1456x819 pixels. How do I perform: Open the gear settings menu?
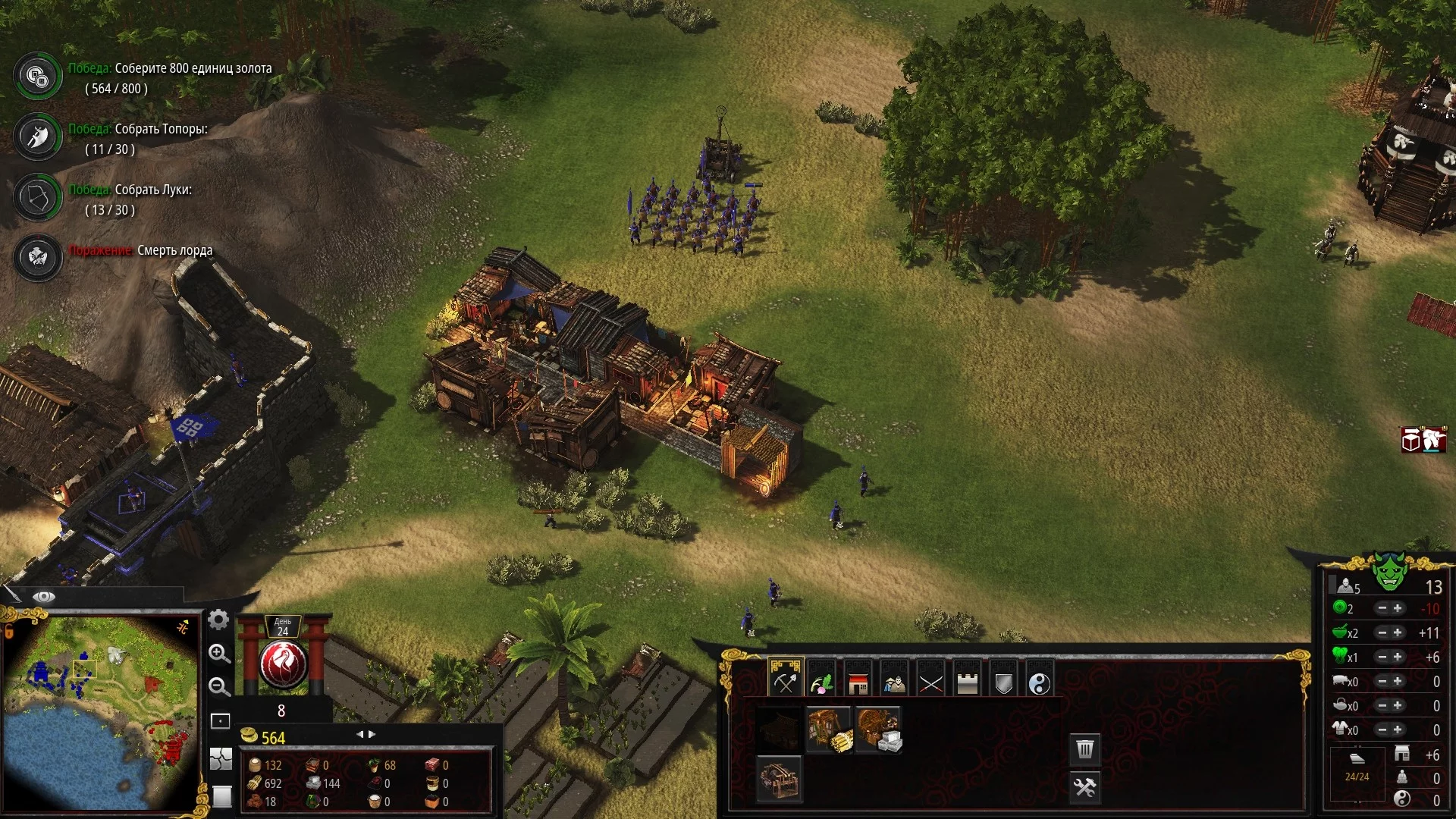point(218,620)
